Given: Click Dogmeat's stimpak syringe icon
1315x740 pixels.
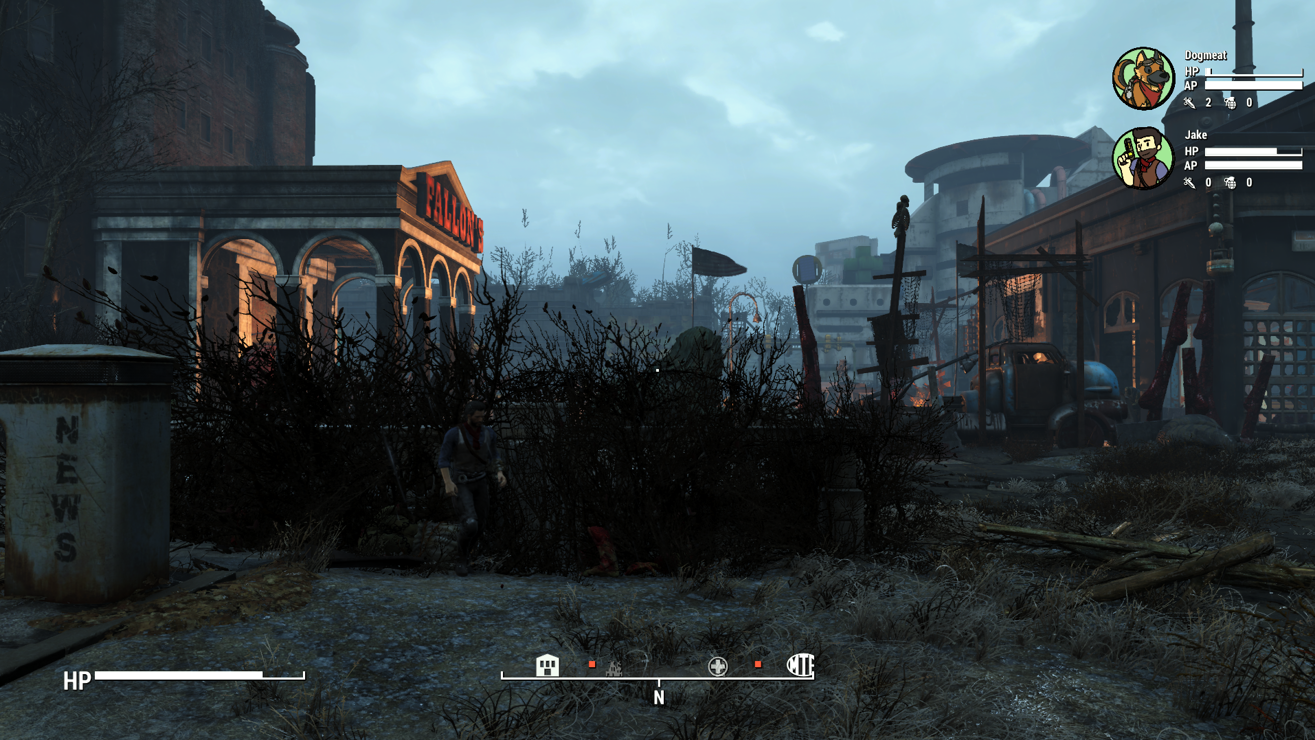Looking at the screenshot, I should (x=1189, y=103).
